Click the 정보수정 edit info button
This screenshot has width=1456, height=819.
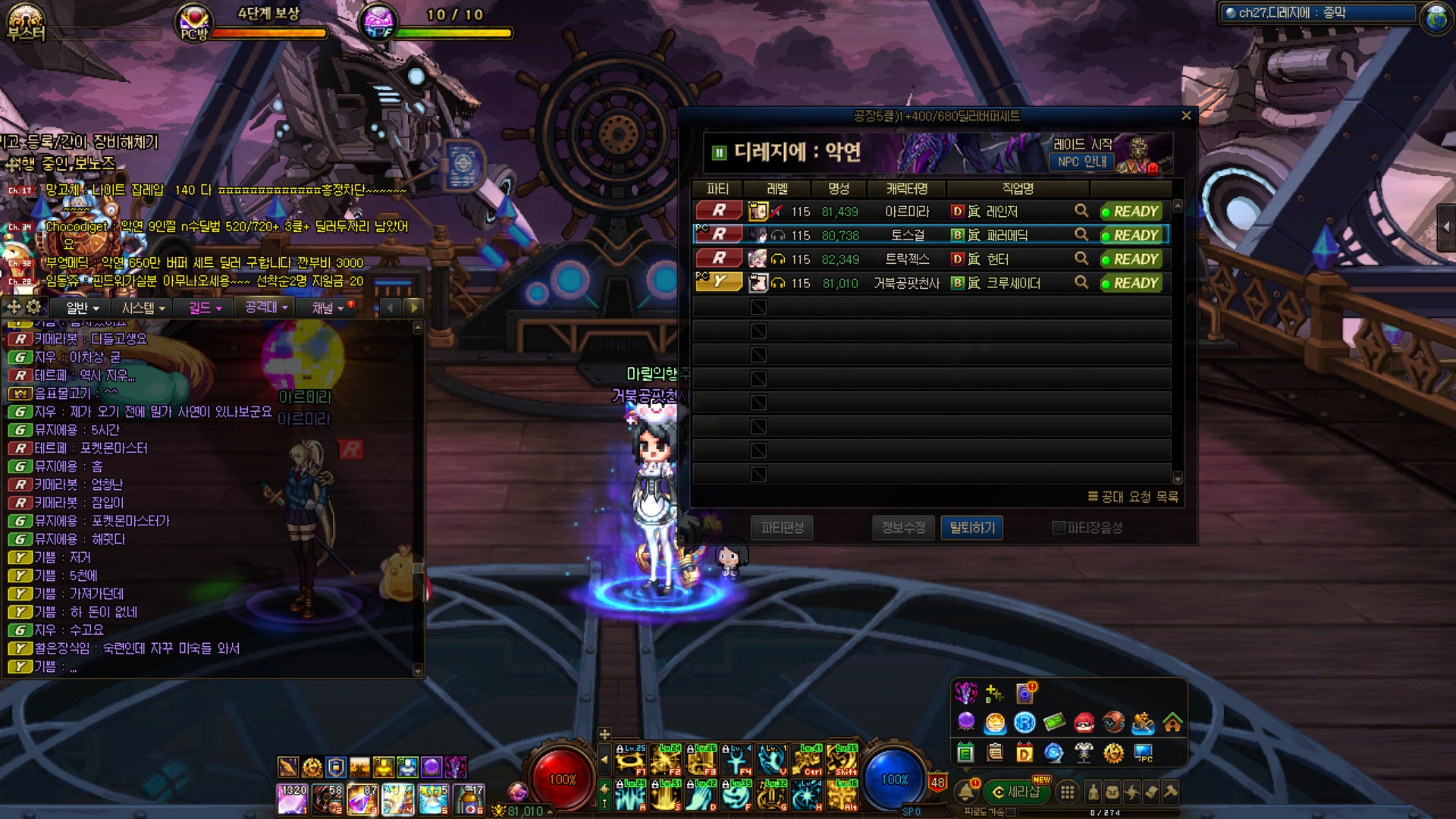point(903,528)
